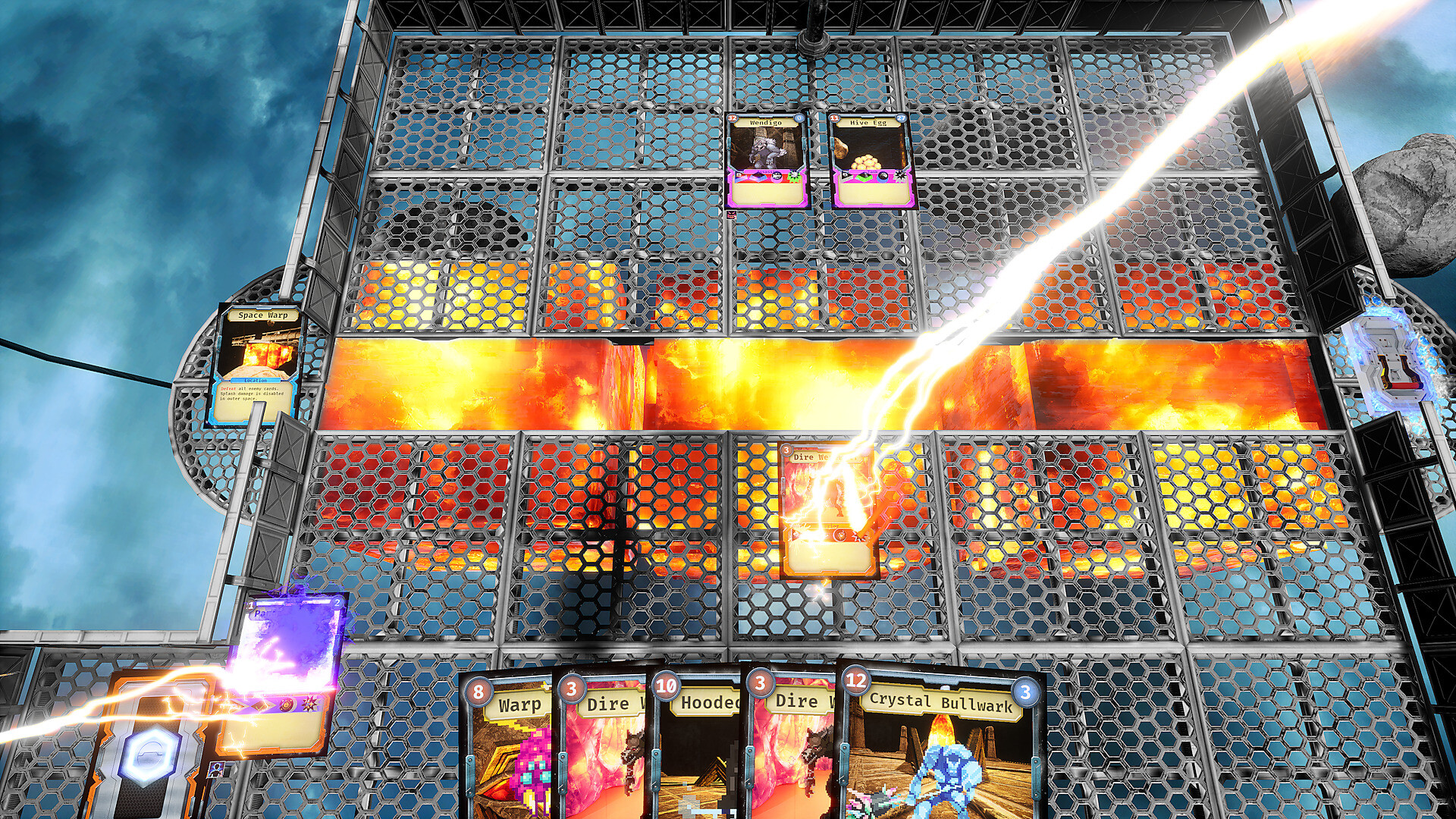This screenshot has width=1456, height=819.
Task: Select the green gem stat icon on Hive Egg
Action: coord(863,176)
